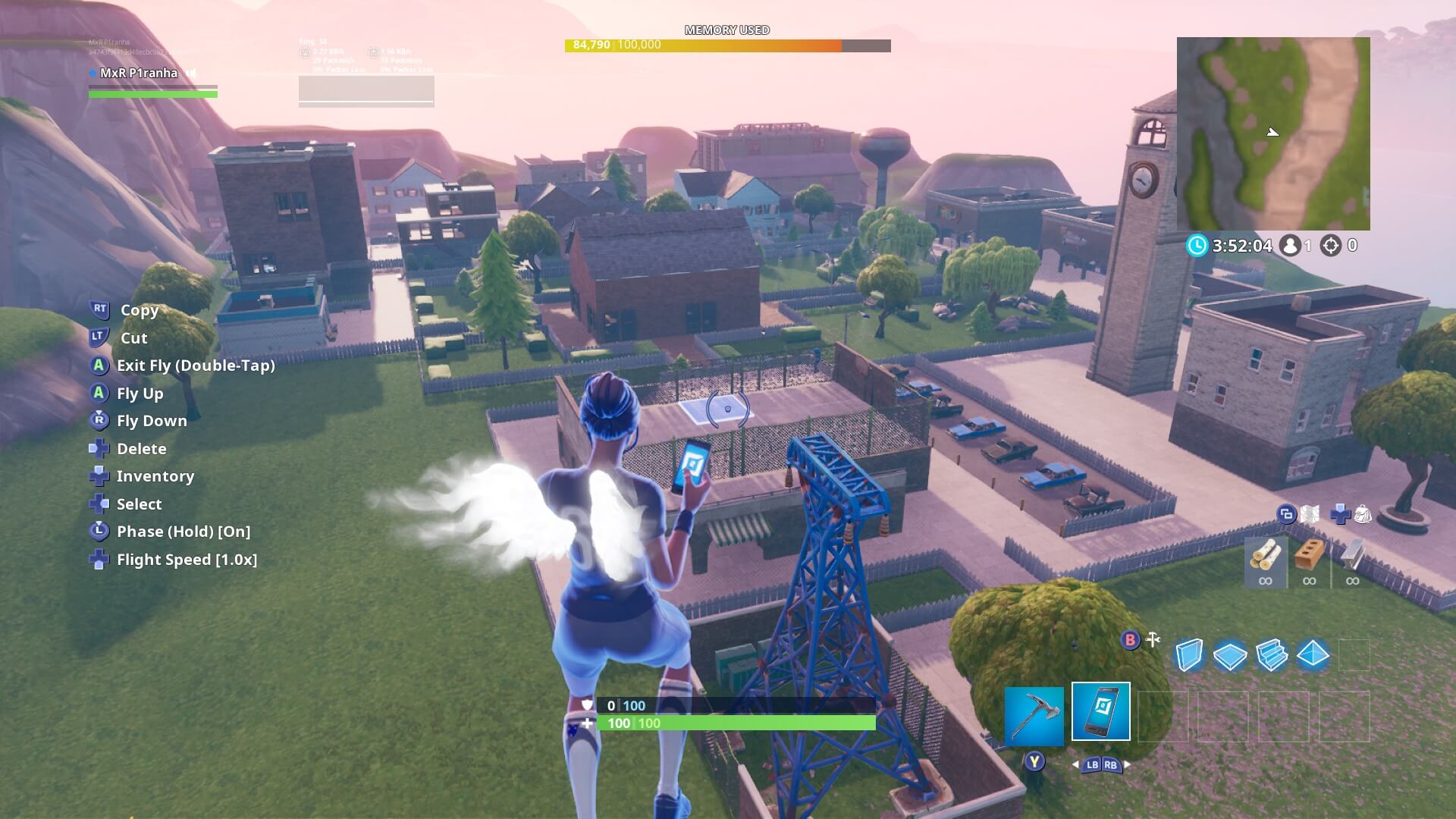Choose the stairs building piece
The height and width of the screenshot is (819, 1456).
[1272, 654]
